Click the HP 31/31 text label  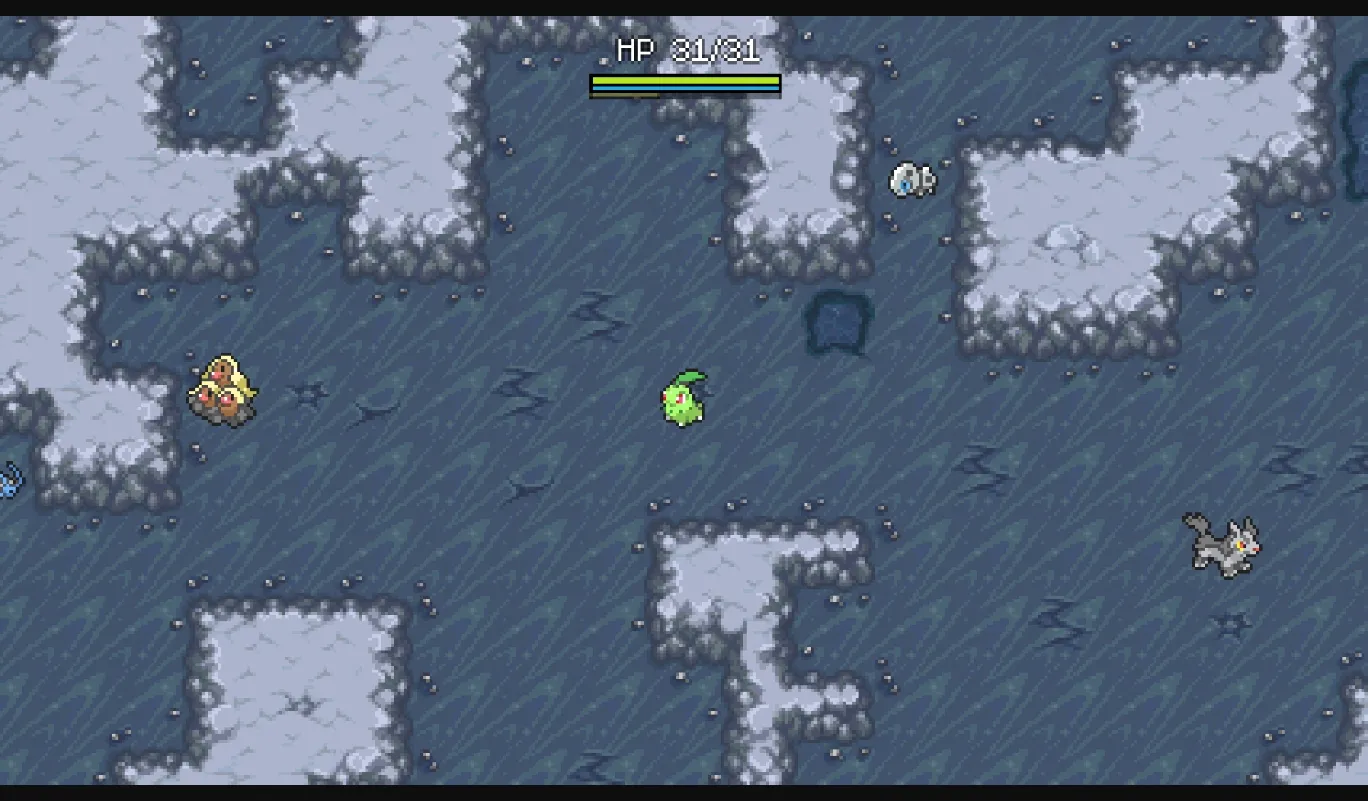pyautogui.click(x=685, y=48)
